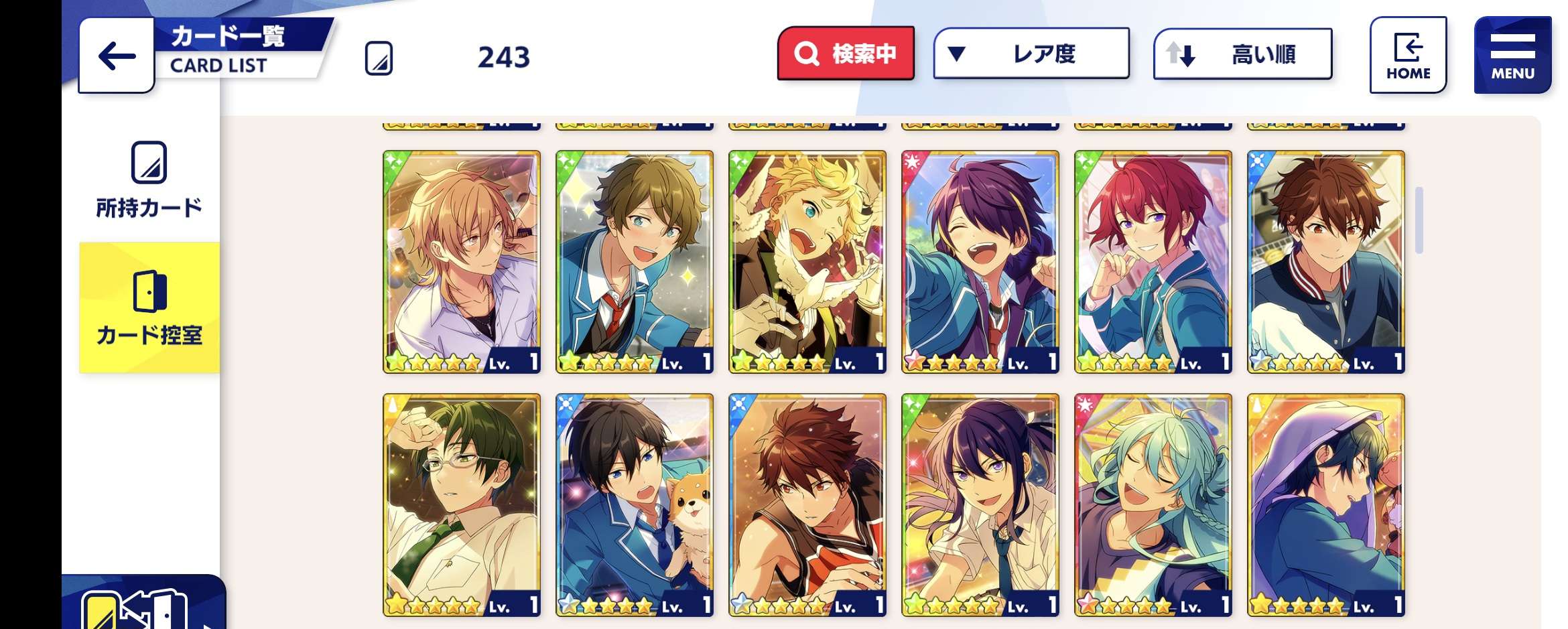
Task: Click the card list scrollbar handle
Action: tap(1419, 220)
